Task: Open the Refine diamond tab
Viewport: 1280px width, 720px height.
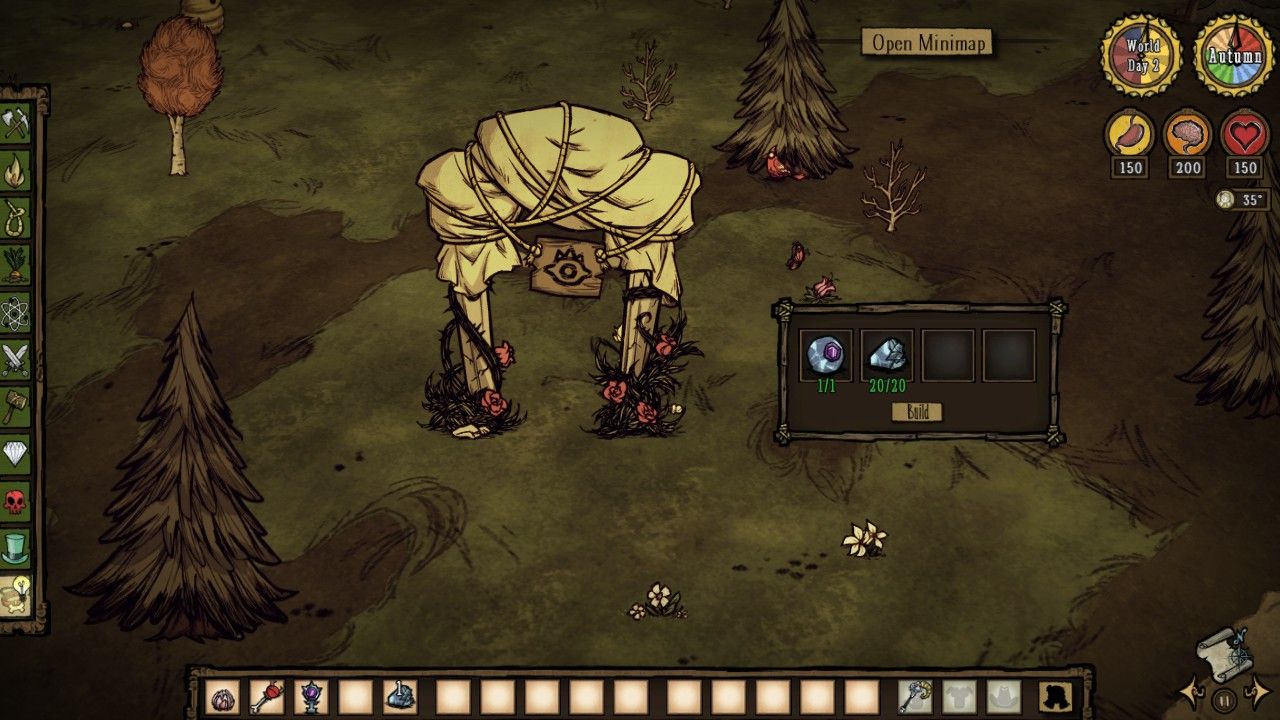Action: click(15, 452)
